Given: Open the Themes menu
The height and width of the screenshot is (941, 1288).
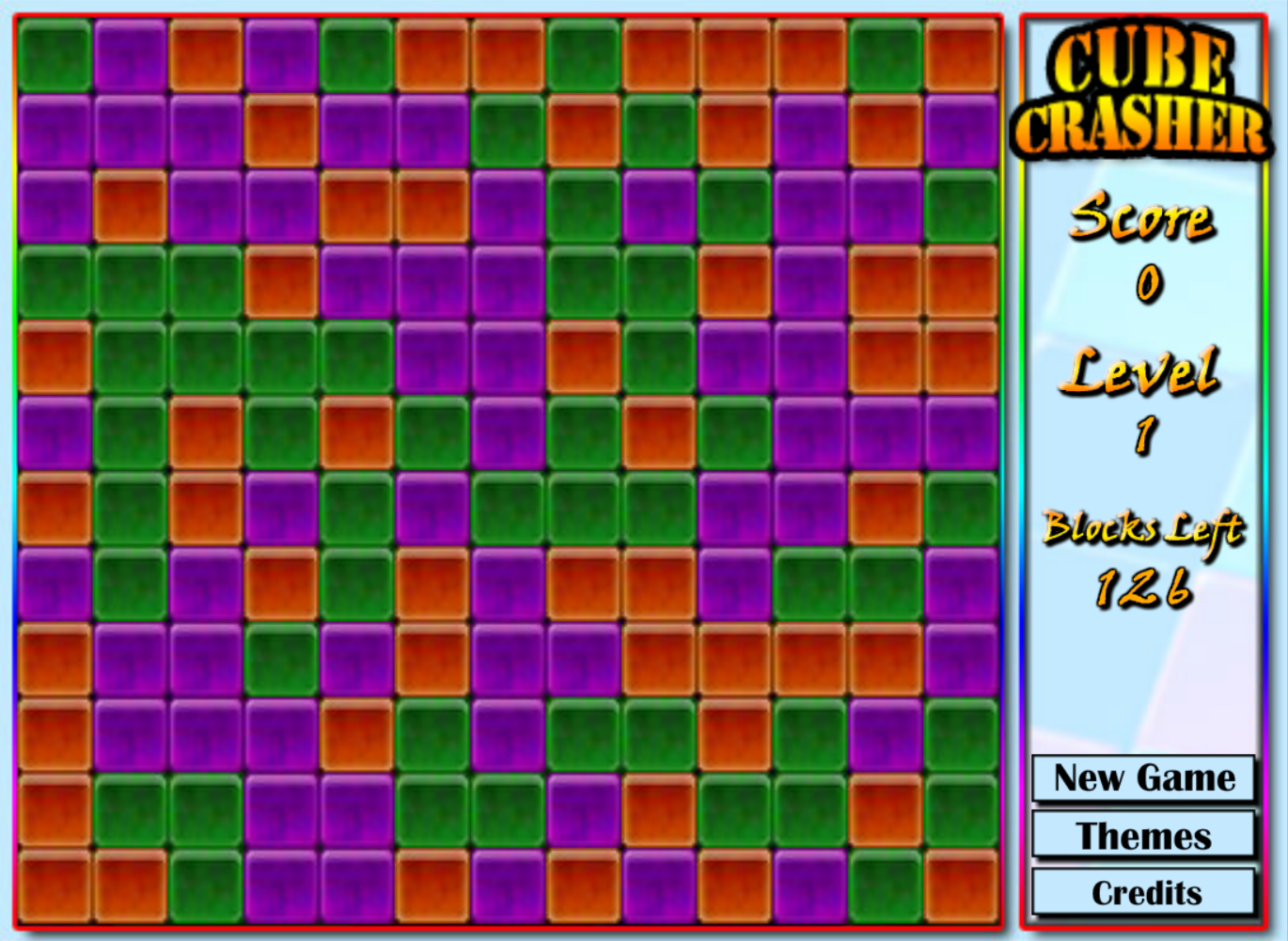Looking at the screenshot, I should click(1145, 836).
